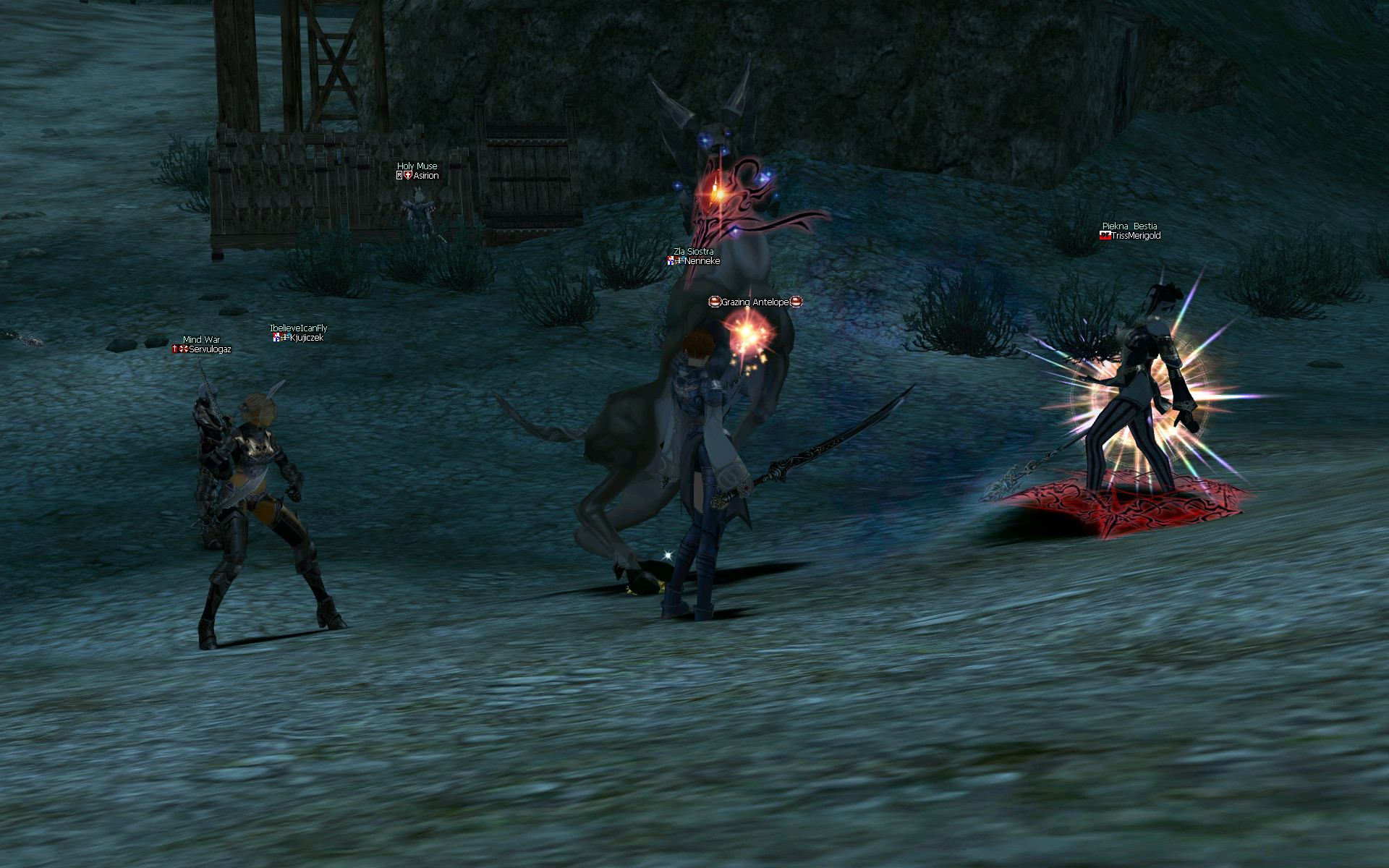Target the Servulogaz name tag
1389x868 pixels.
tap(210, 349)
